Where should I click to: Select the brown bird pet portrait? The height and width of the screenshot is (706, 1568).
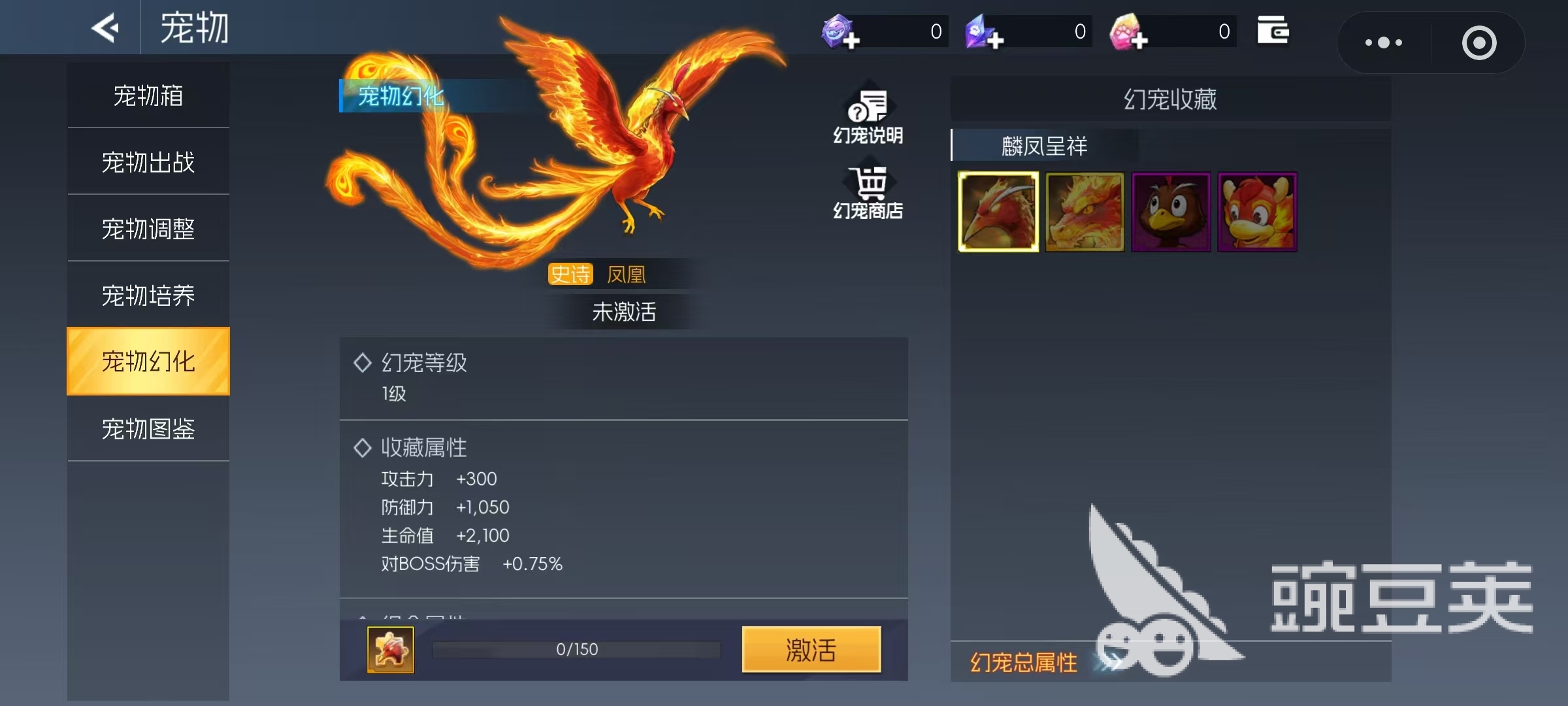(1170, 212)
